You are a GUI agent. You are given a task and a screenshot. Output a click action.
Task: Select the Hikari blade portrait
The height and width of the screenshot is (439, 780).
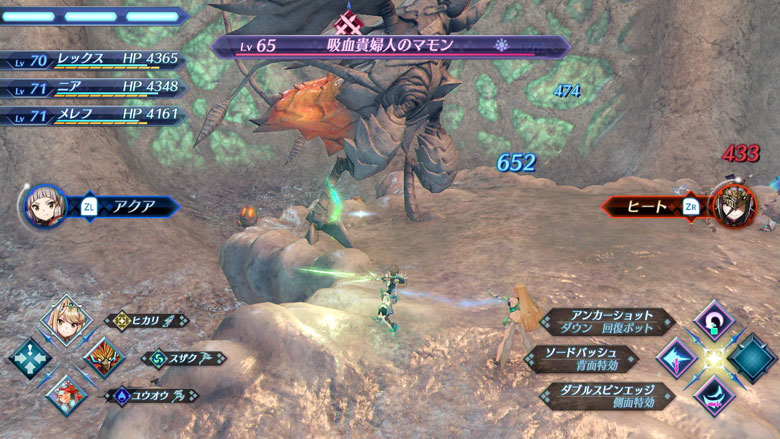[66, 321]
